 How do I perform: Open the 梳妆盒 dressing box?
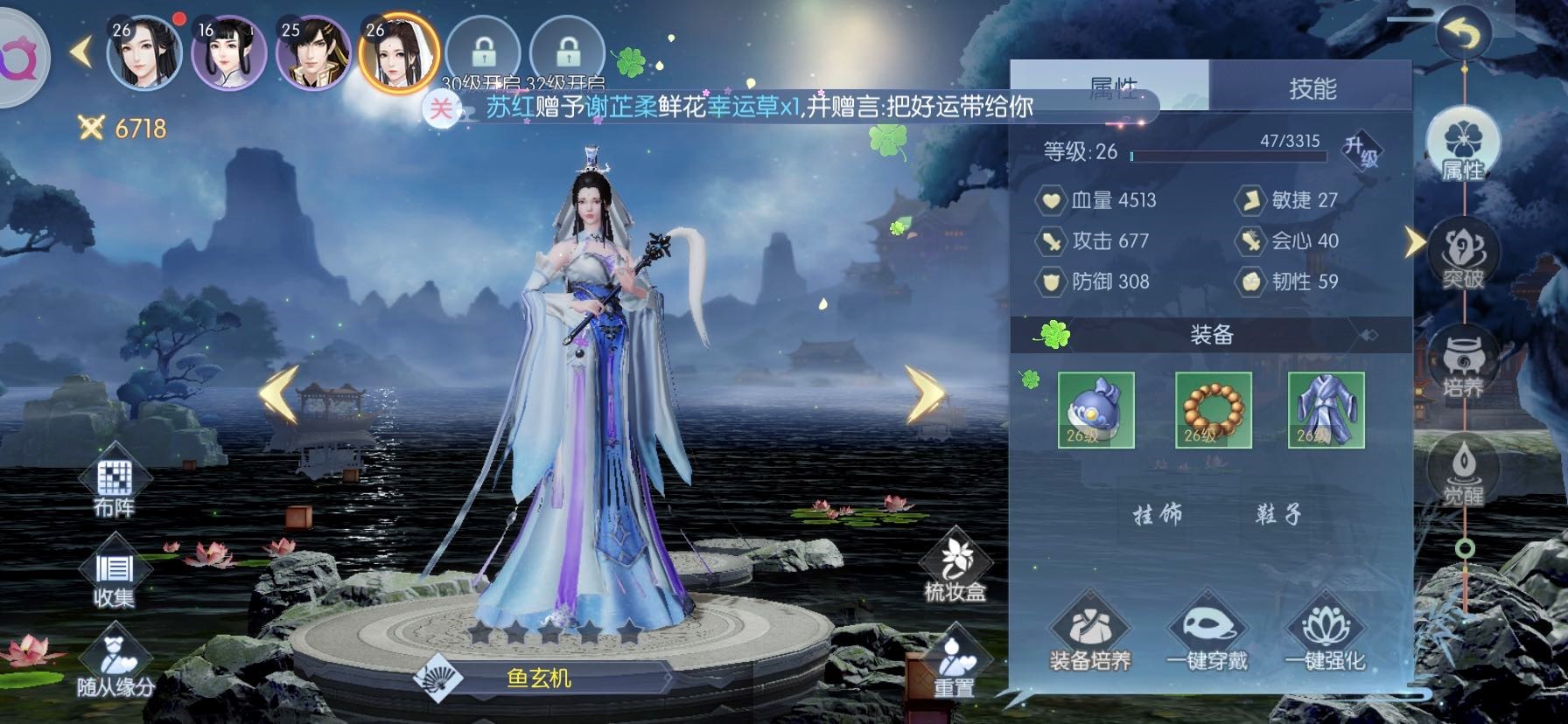click(x=954, y=568)
